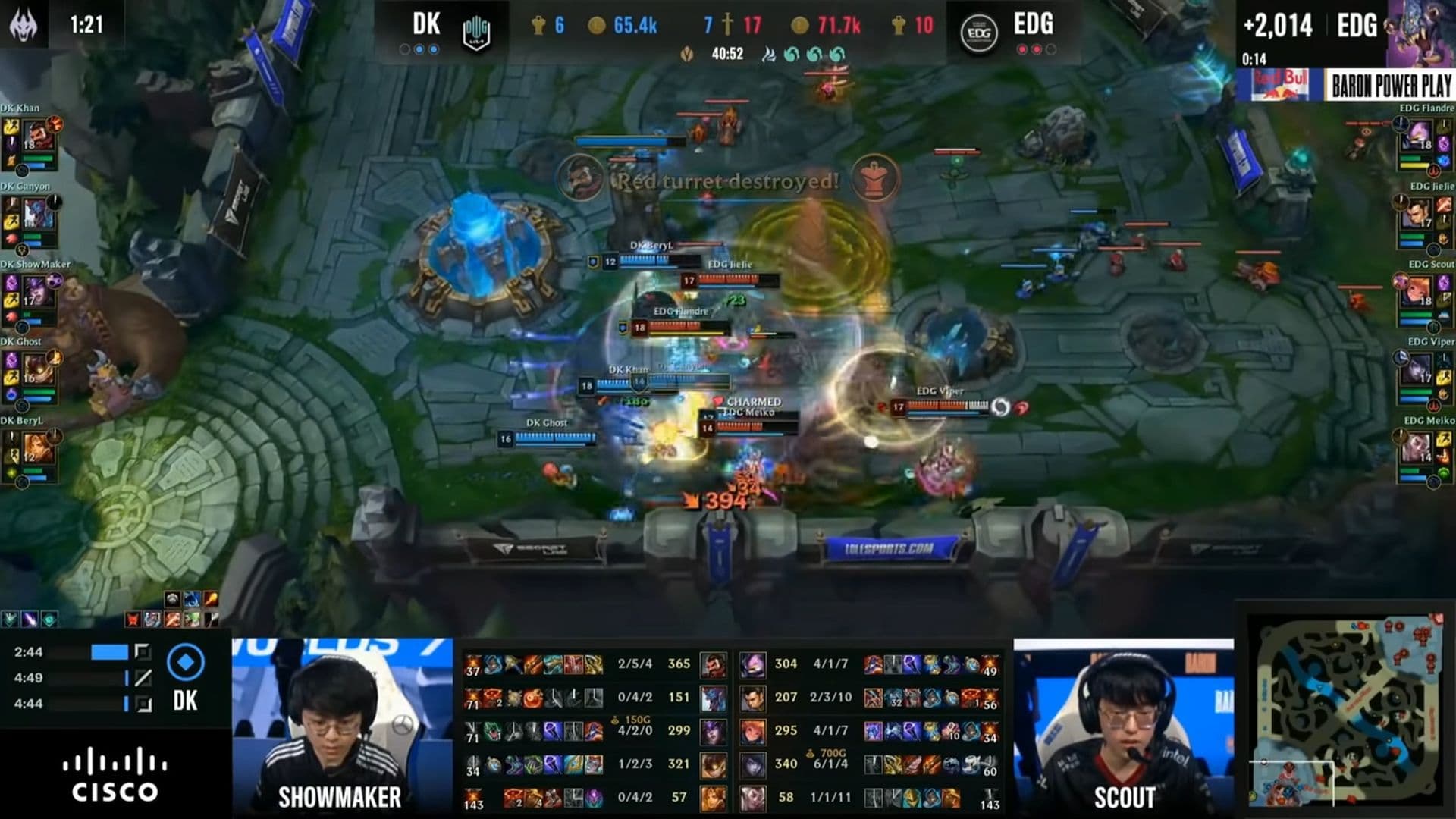Click the kill sword icon between team scores

726,24
